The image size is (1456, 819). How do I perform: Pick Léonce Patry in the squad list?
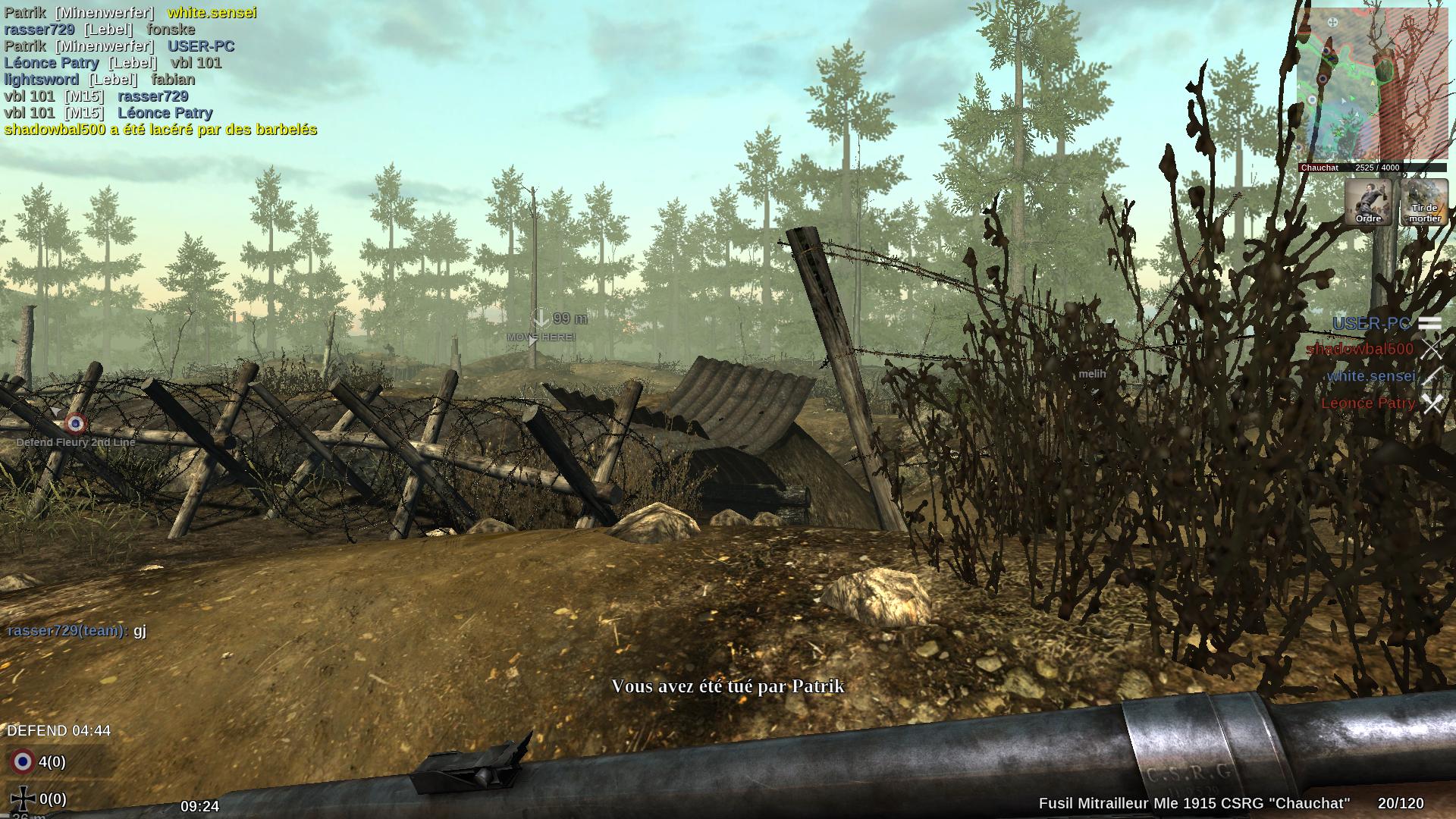[1368, 403]
